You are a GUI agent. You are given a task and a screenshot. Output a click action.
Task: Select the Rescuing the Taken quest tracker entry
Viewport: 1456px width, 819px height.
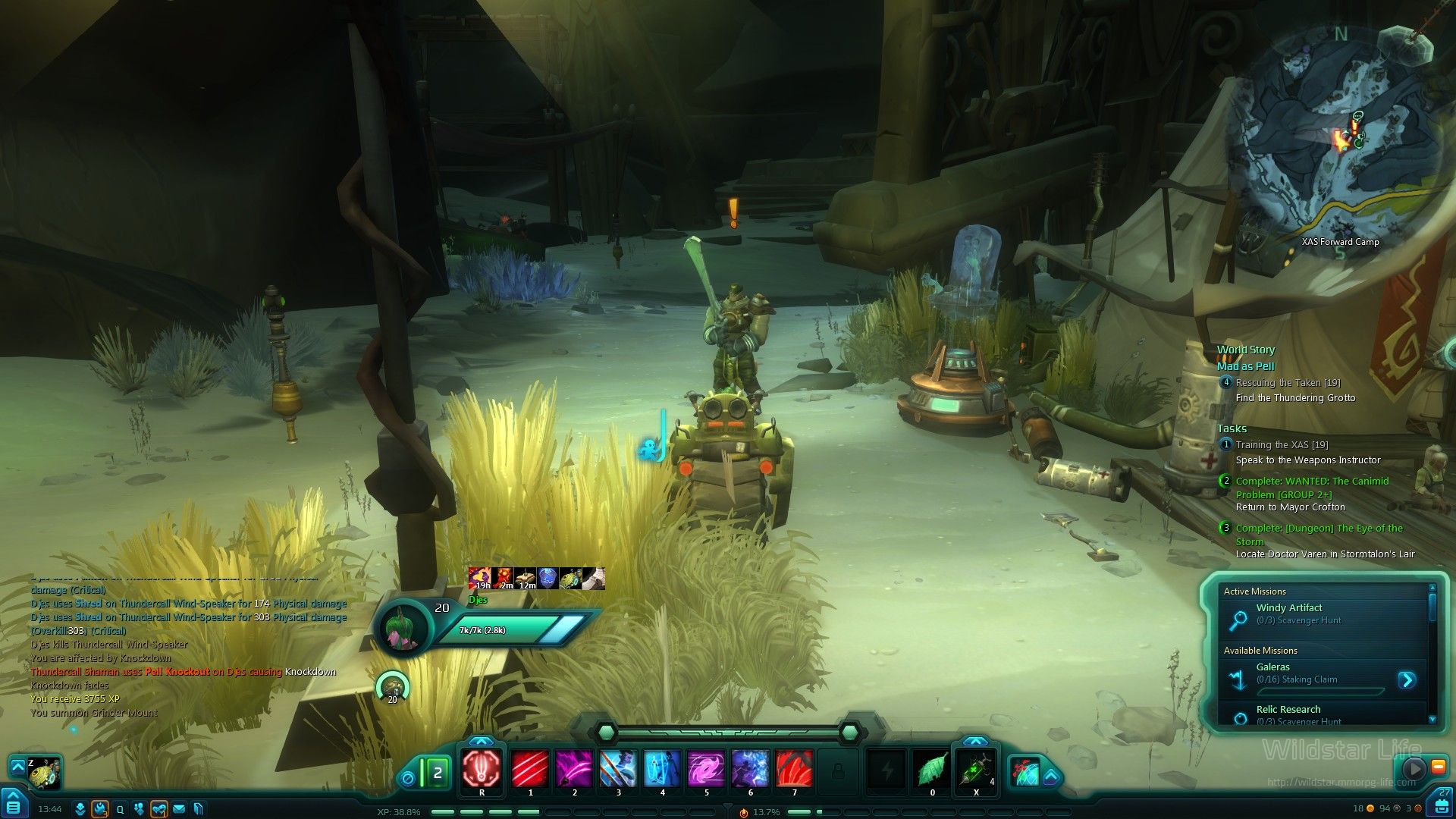1288,383
